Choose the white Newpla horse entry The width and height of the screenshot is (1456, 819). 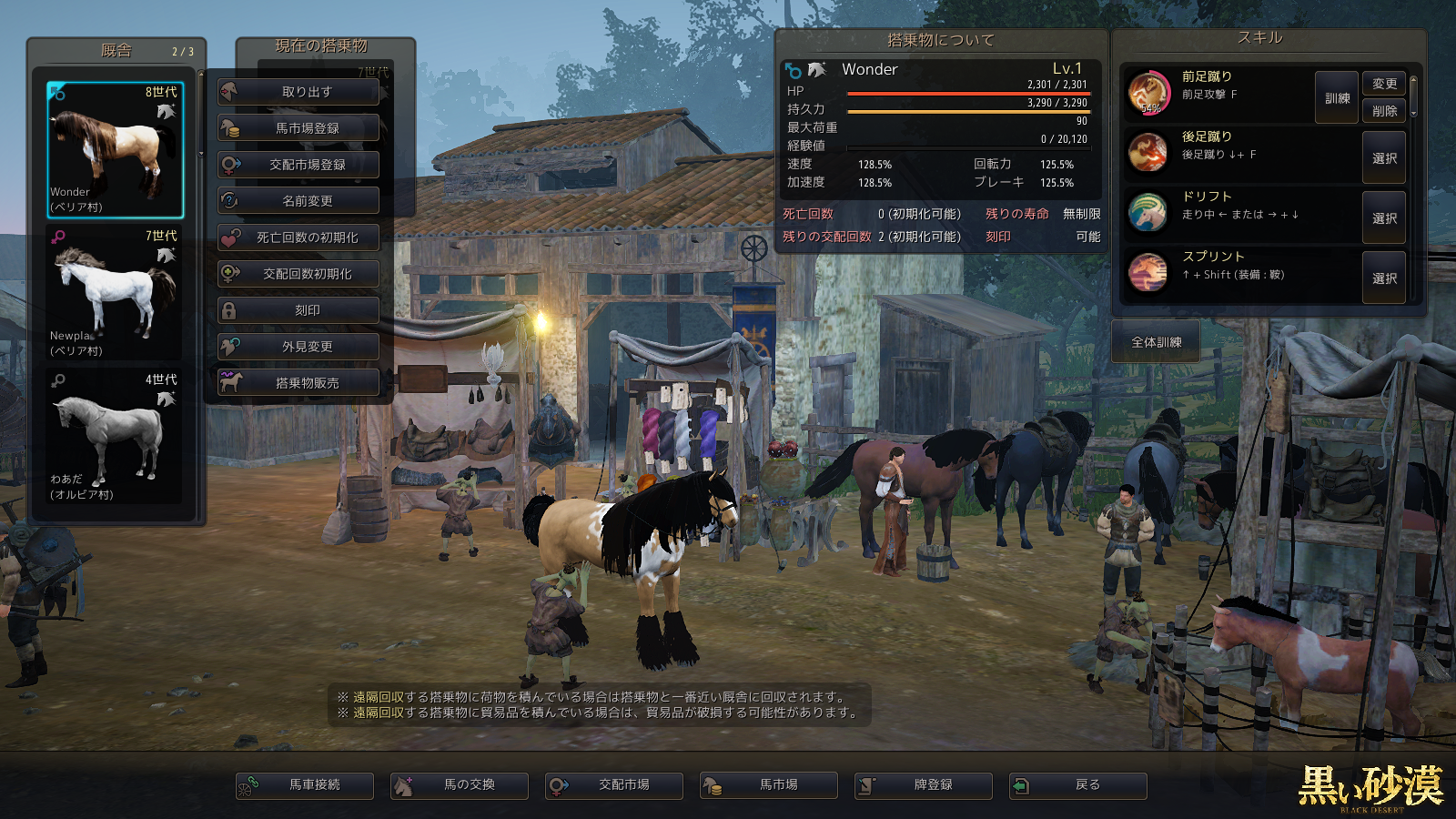click(115, 293)
